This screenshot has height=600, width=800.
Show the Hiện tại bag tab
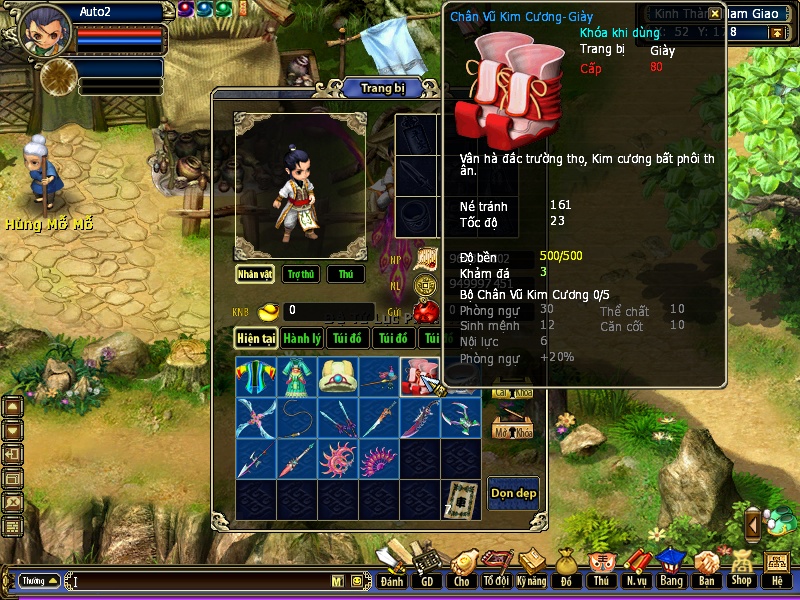coord(256,339)
